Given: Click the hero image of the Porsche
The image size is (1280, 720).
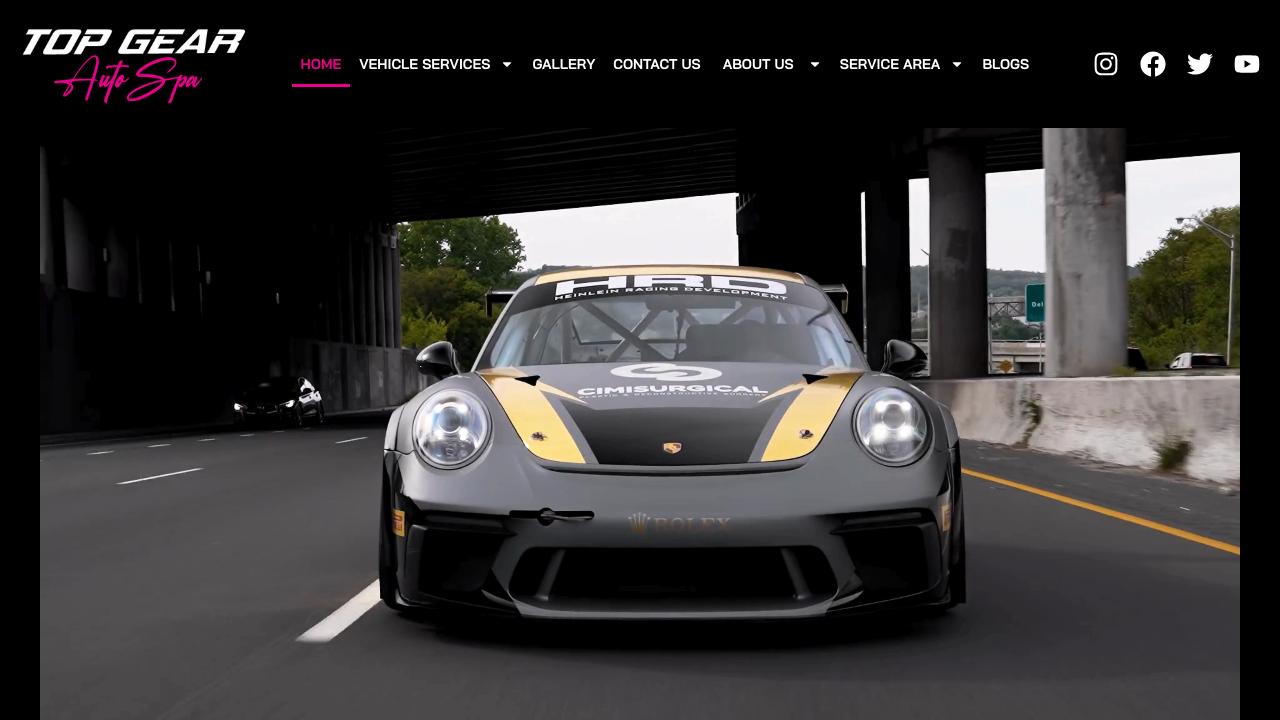Looking at the screenshot, I should tap(640, 420).
